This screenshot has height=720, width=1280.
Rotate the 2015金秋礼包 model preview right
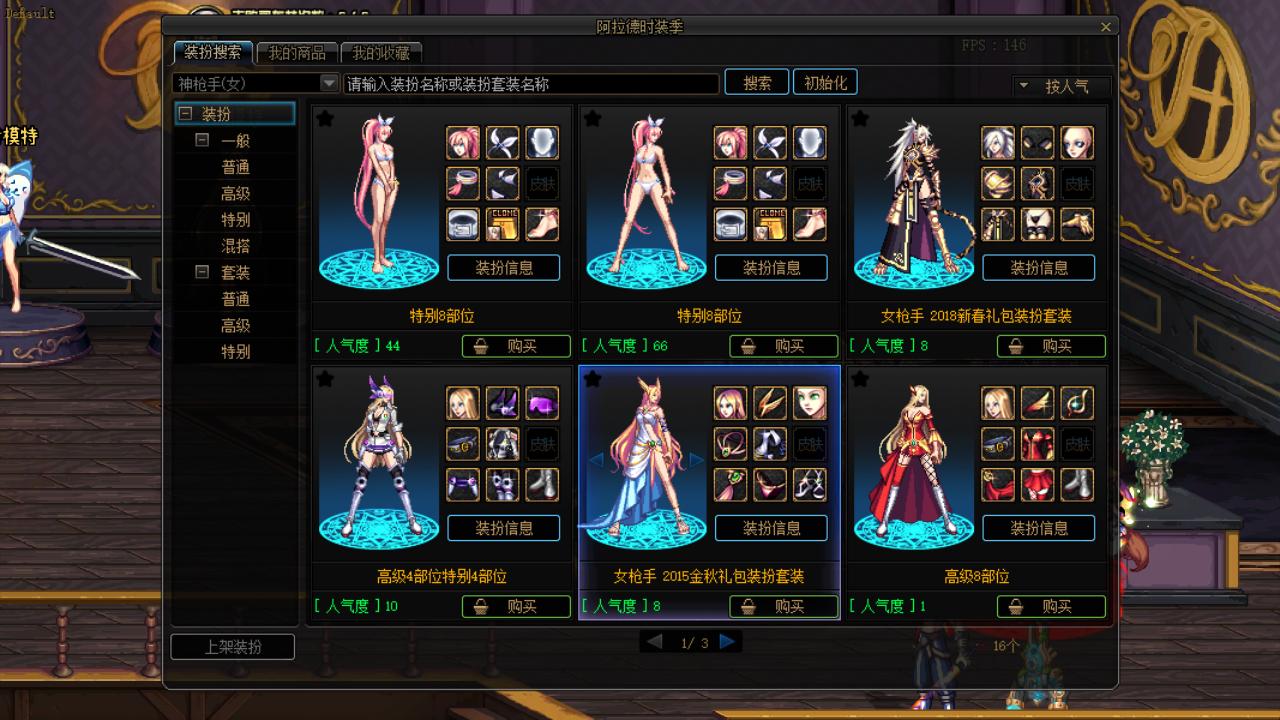(x=697, y=459)
